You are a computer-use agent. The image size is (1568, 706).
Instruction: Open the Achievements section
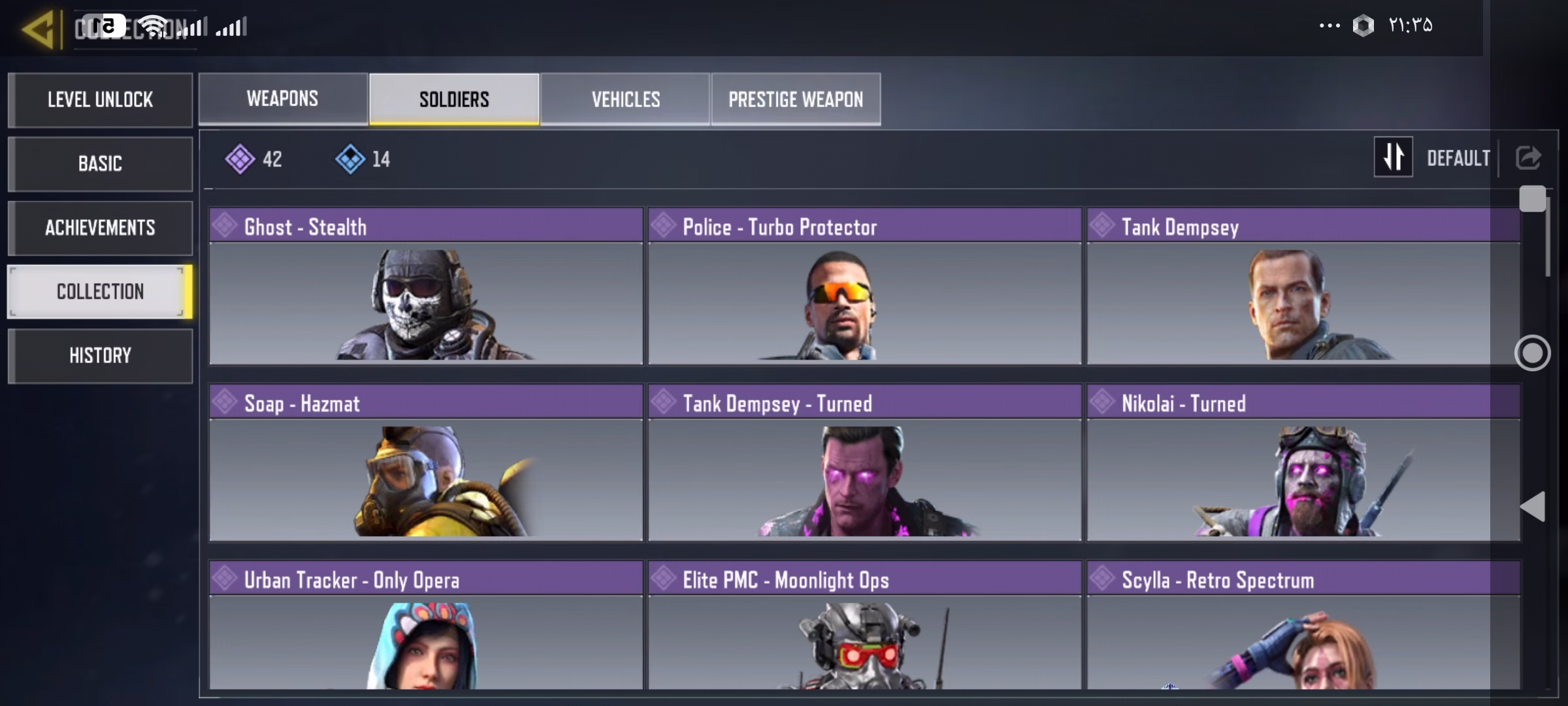[100, 227]
